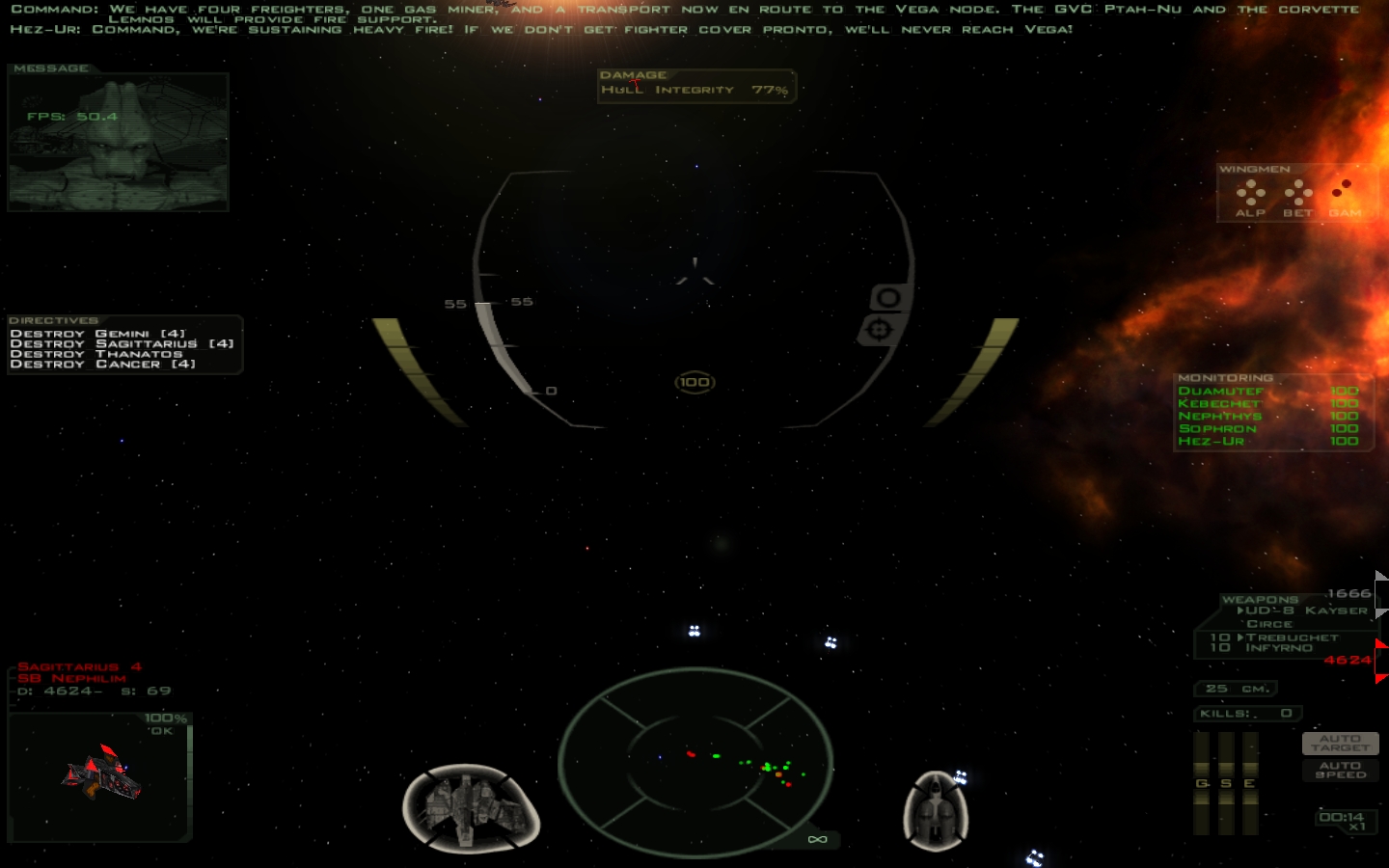Screen dimensions: 1389x868
Task: Choose the Destroy Thanatos directive
Action: click(x=95, y=354)
